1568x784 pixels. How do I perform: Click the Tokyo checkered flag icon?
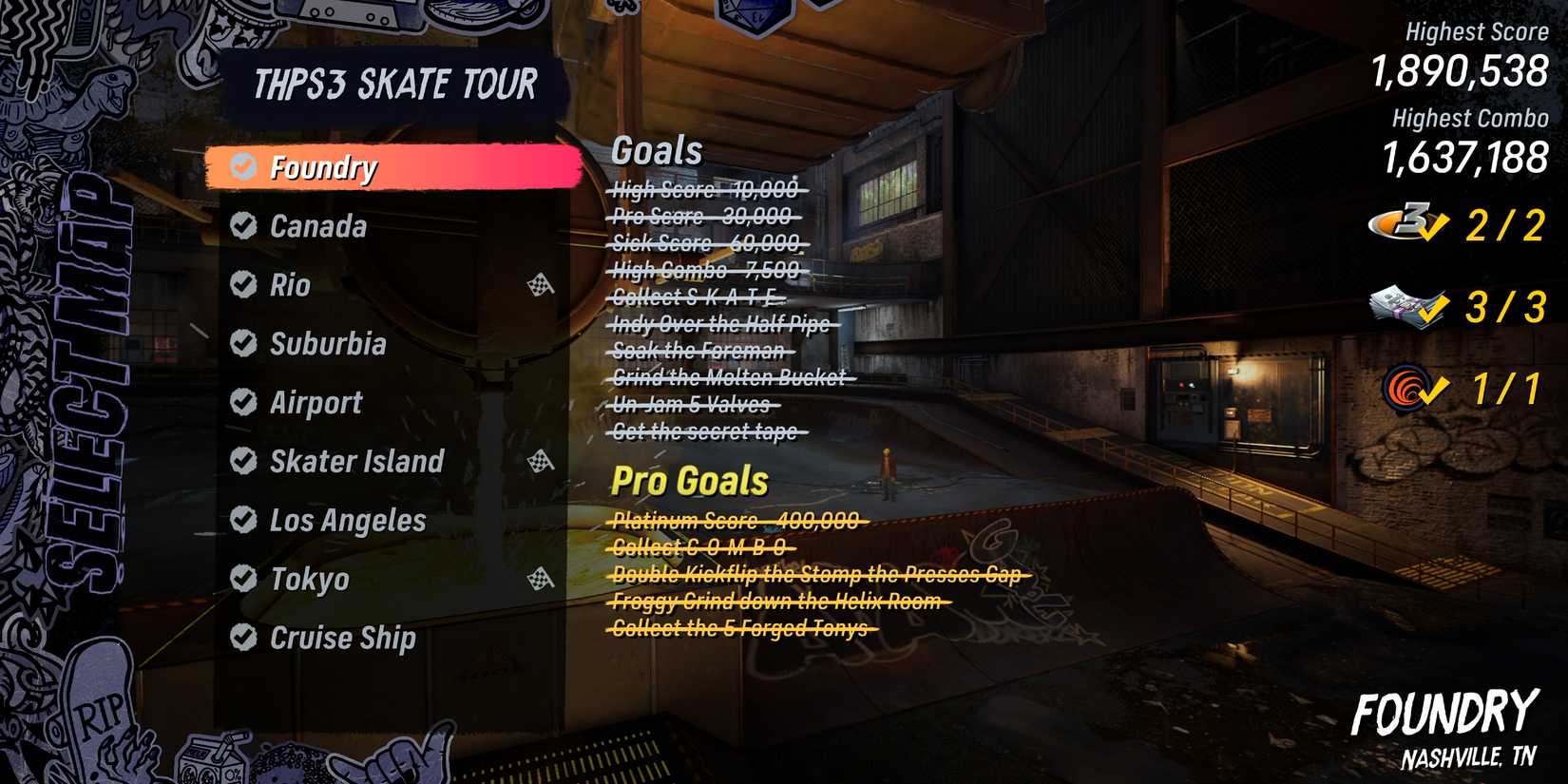pyautogui.click(x=541, y=578)
